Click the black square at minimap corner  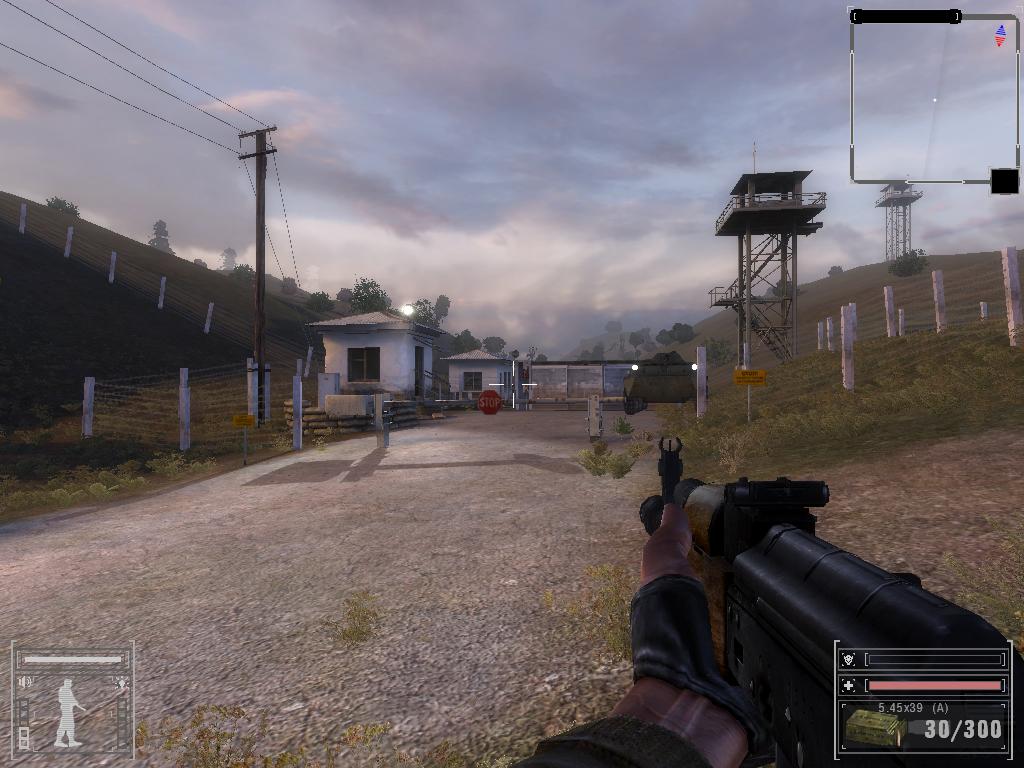[1004, 181]
